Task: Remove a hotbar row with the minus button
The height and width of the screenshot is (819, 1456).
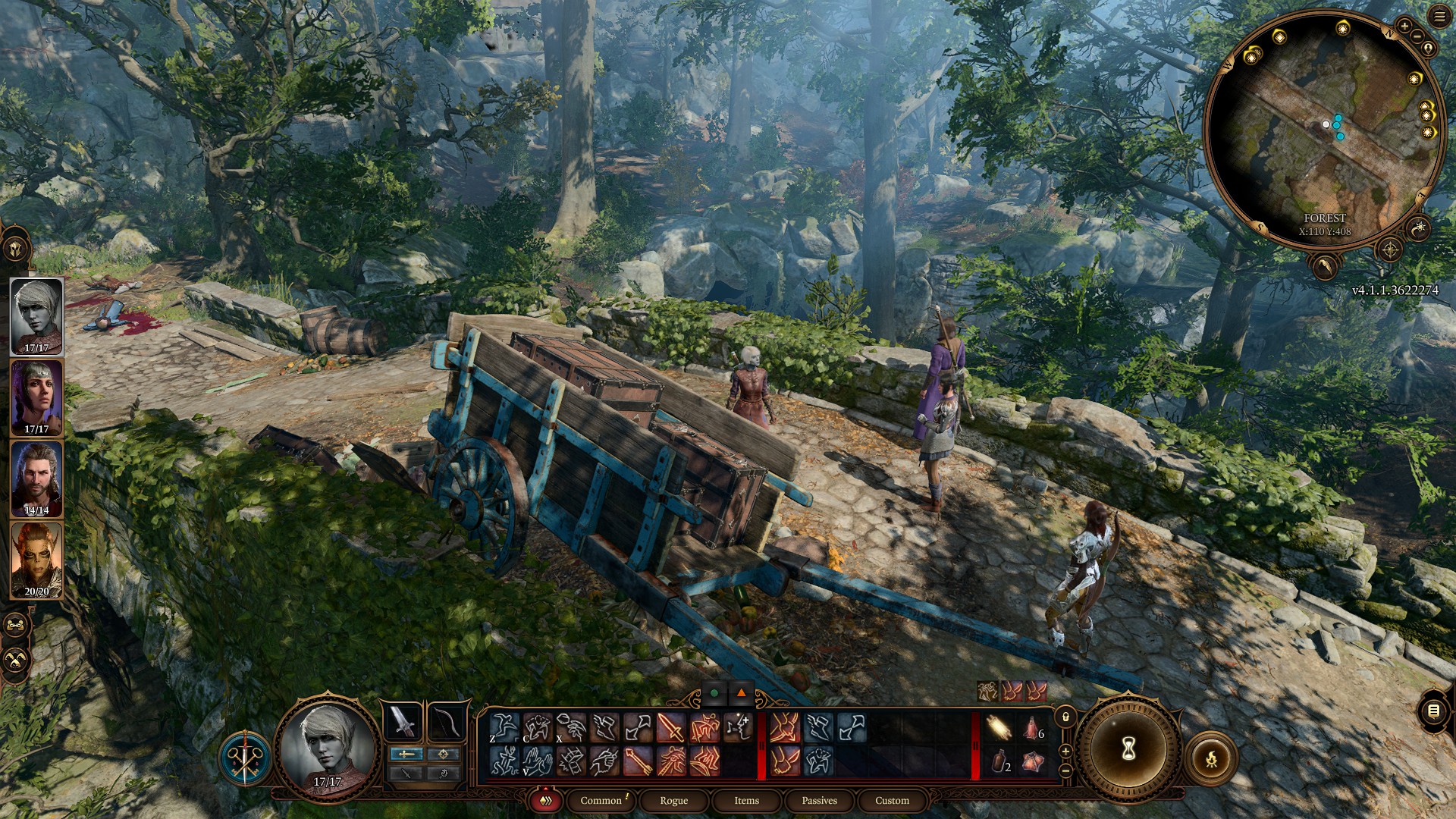Action: click(x=1065, y=770)
